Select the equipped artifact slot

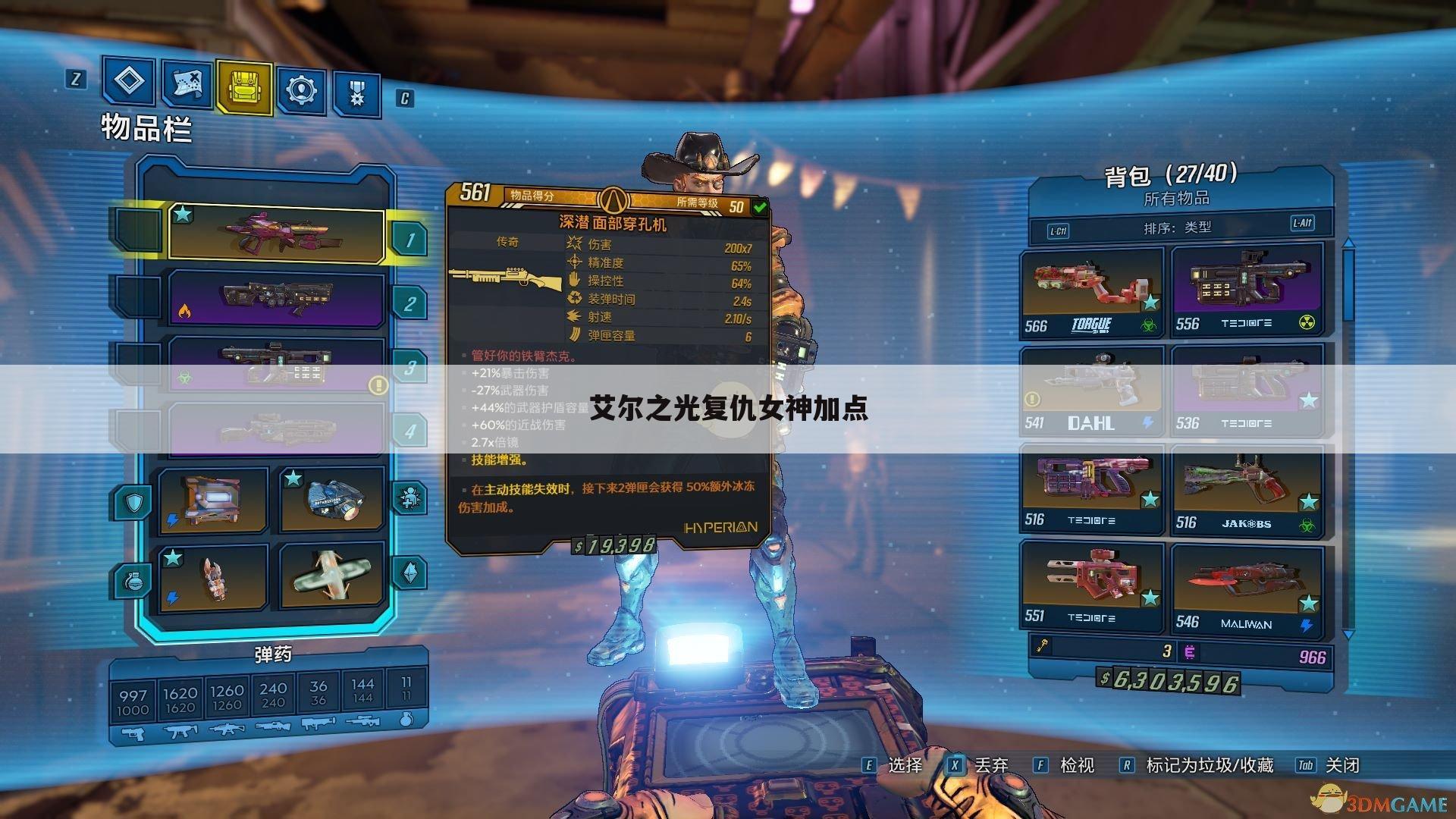tap(332, 576)
